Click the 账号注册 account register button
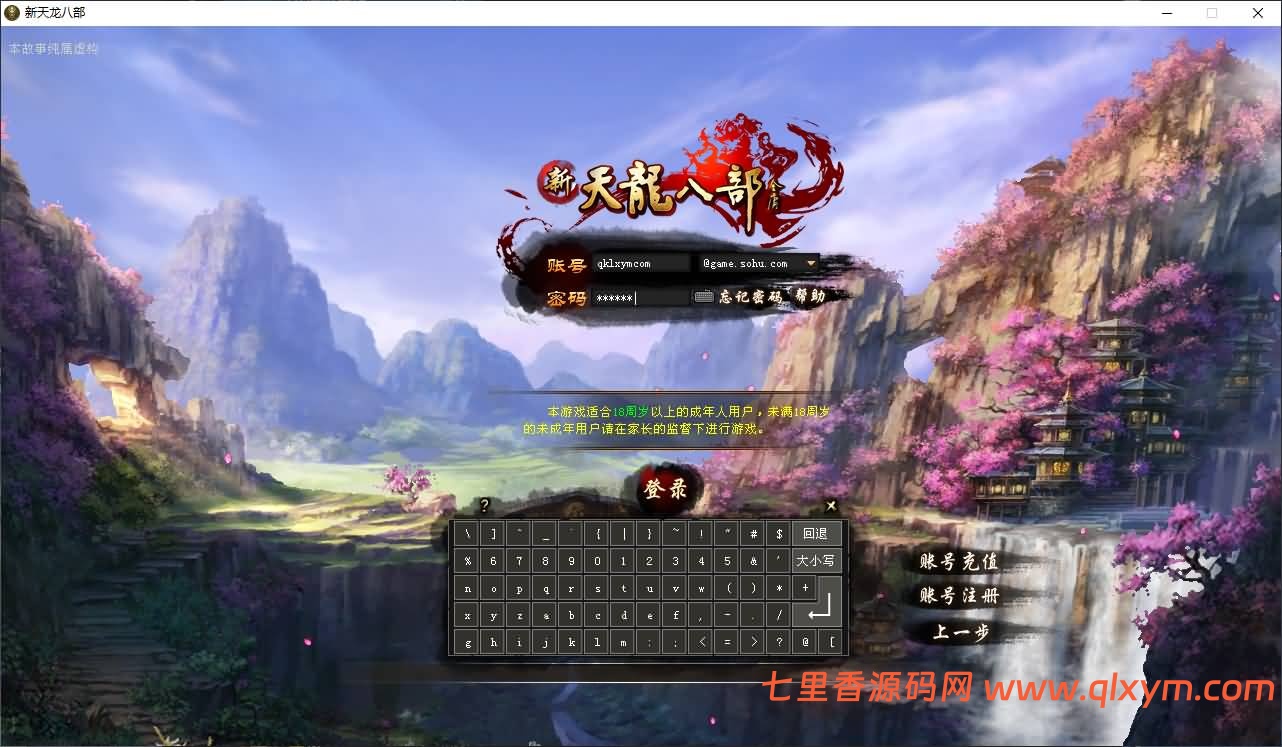This screenshot has height=747, width=1282. (958, 597)
